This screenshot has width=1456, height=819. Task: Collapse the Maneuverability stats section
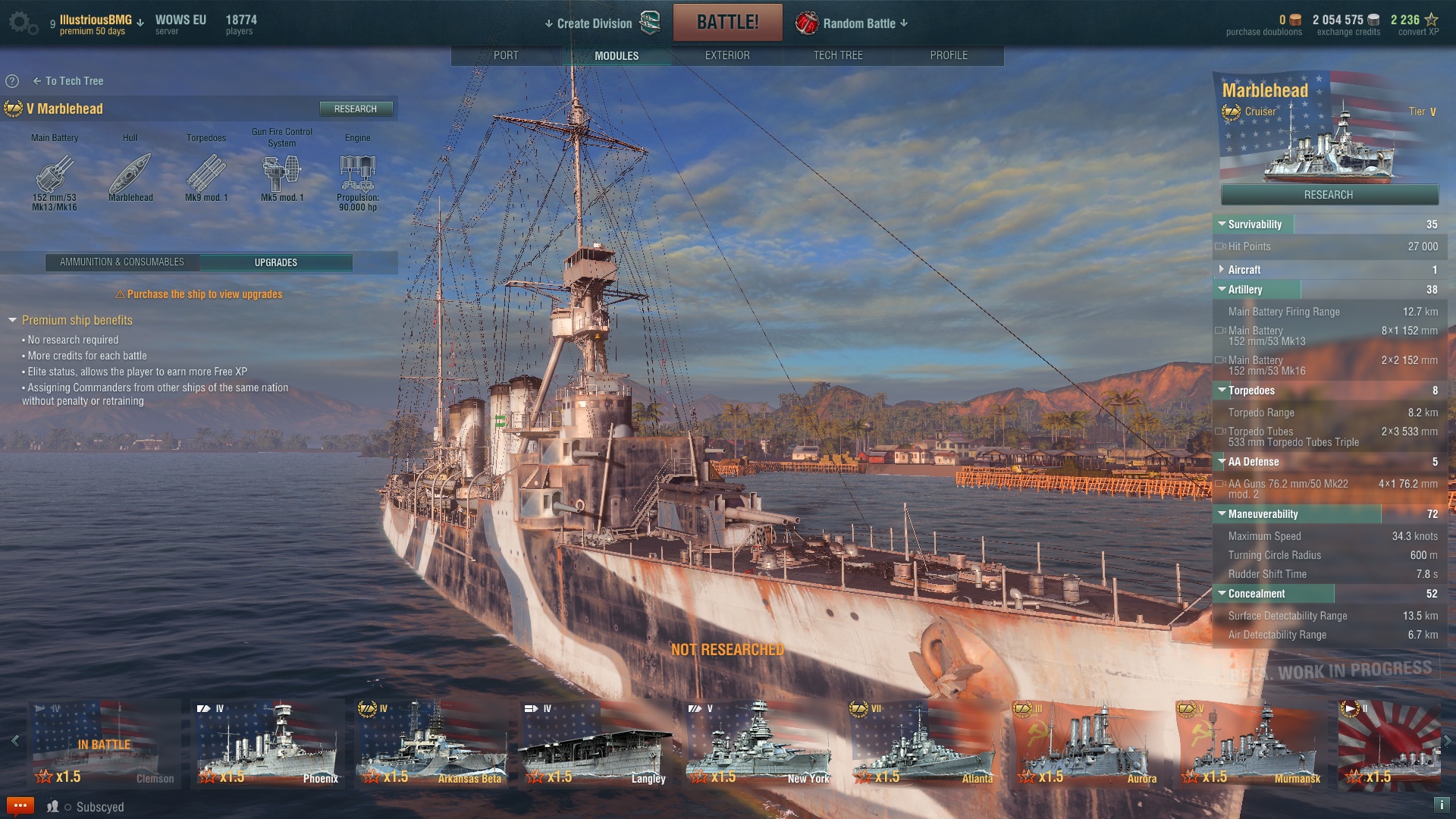click(1263, 514)
